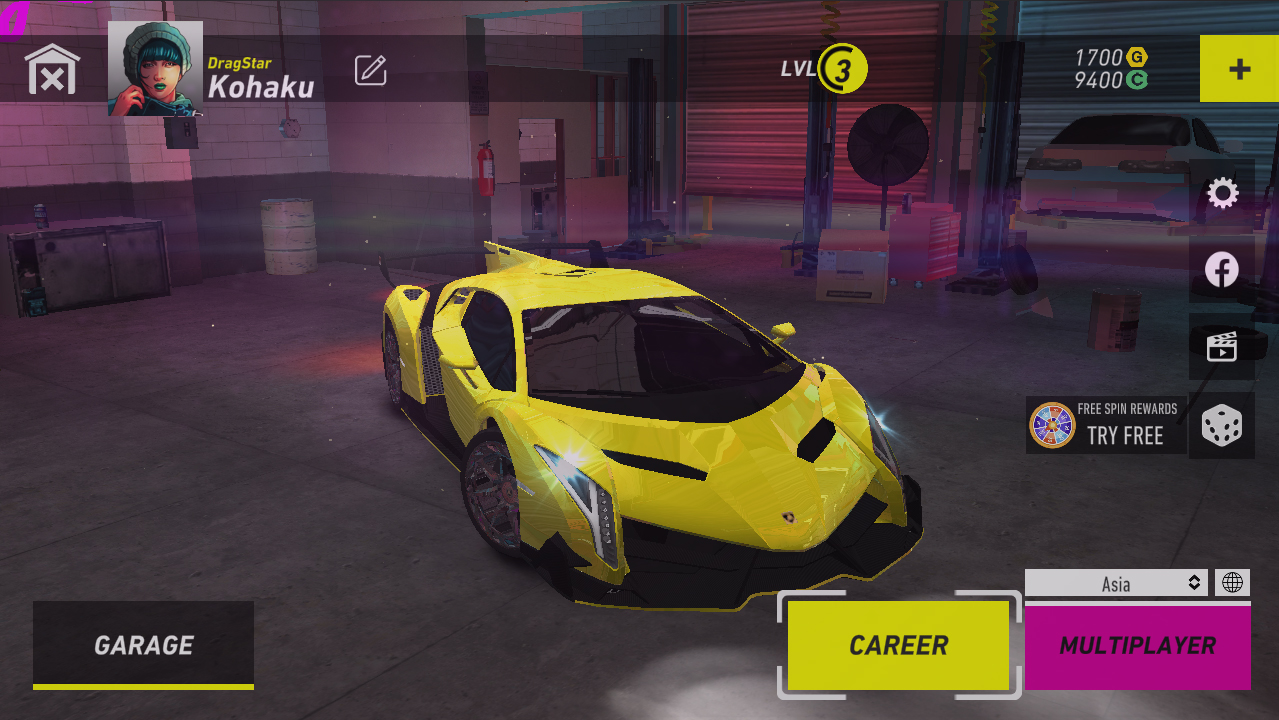Open the Garage menu
This screenshot has width=1279, height=720.
click(x=143, y=645)
